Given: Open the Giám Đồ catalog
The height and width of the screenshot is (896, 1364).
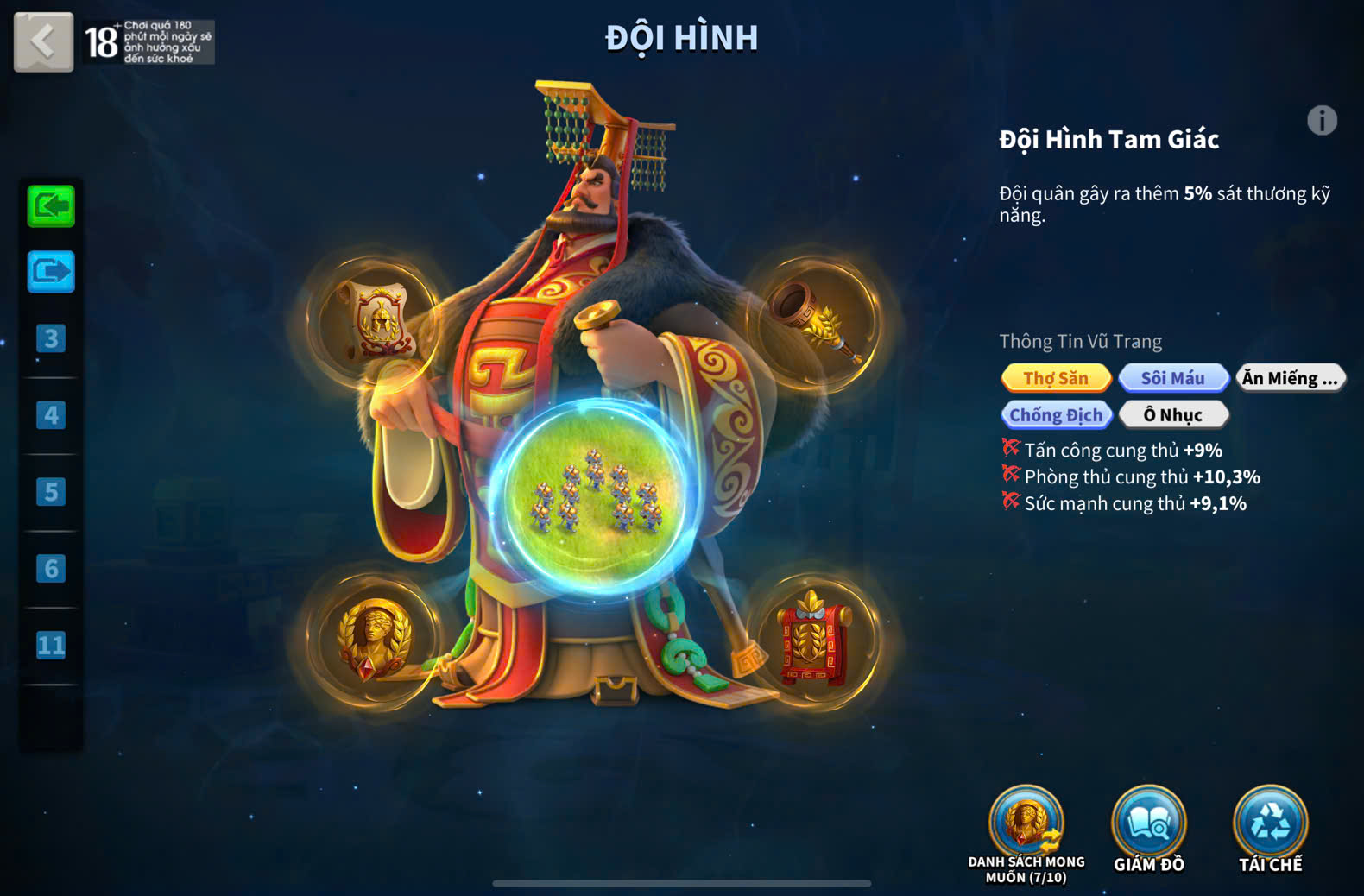Looking at the screenshot, I should pyautogui.click(x=1148, y=823).
